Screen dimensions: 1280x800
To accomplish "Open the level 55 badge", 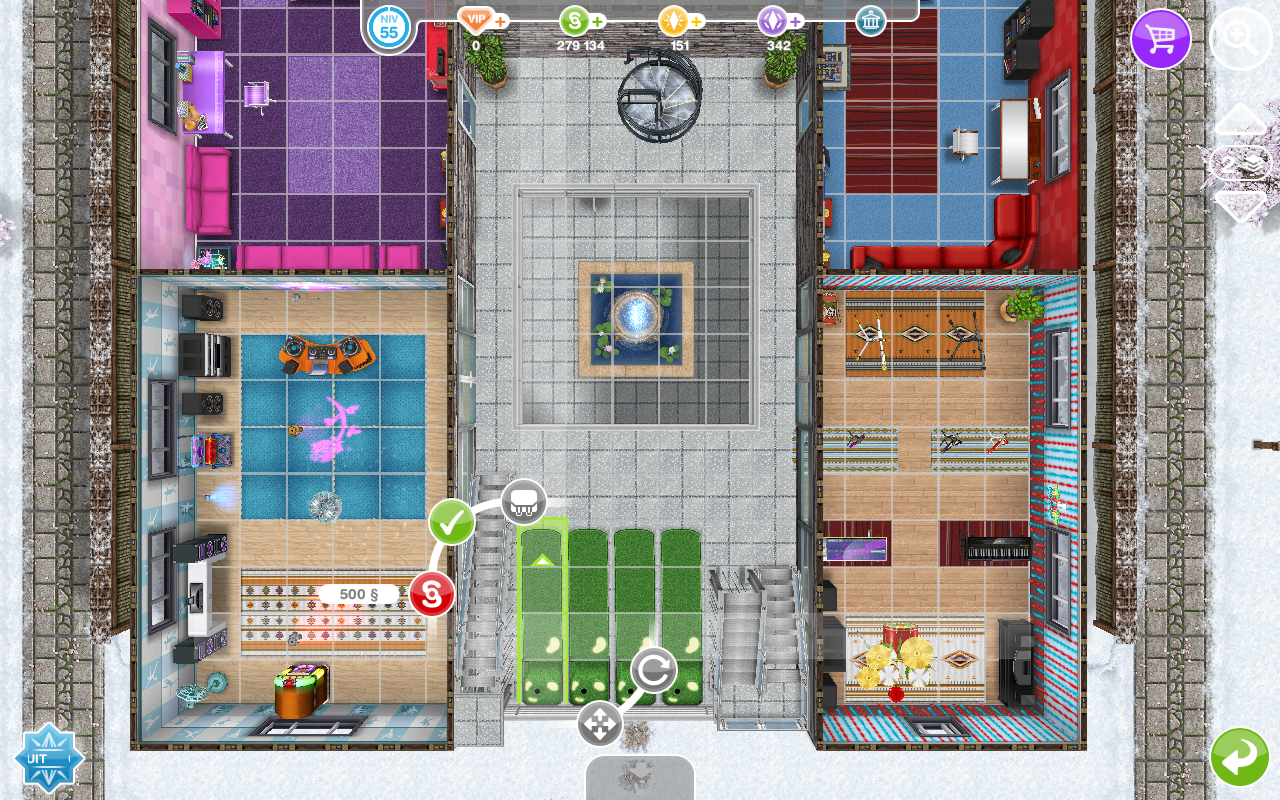I will pos(389,26).
